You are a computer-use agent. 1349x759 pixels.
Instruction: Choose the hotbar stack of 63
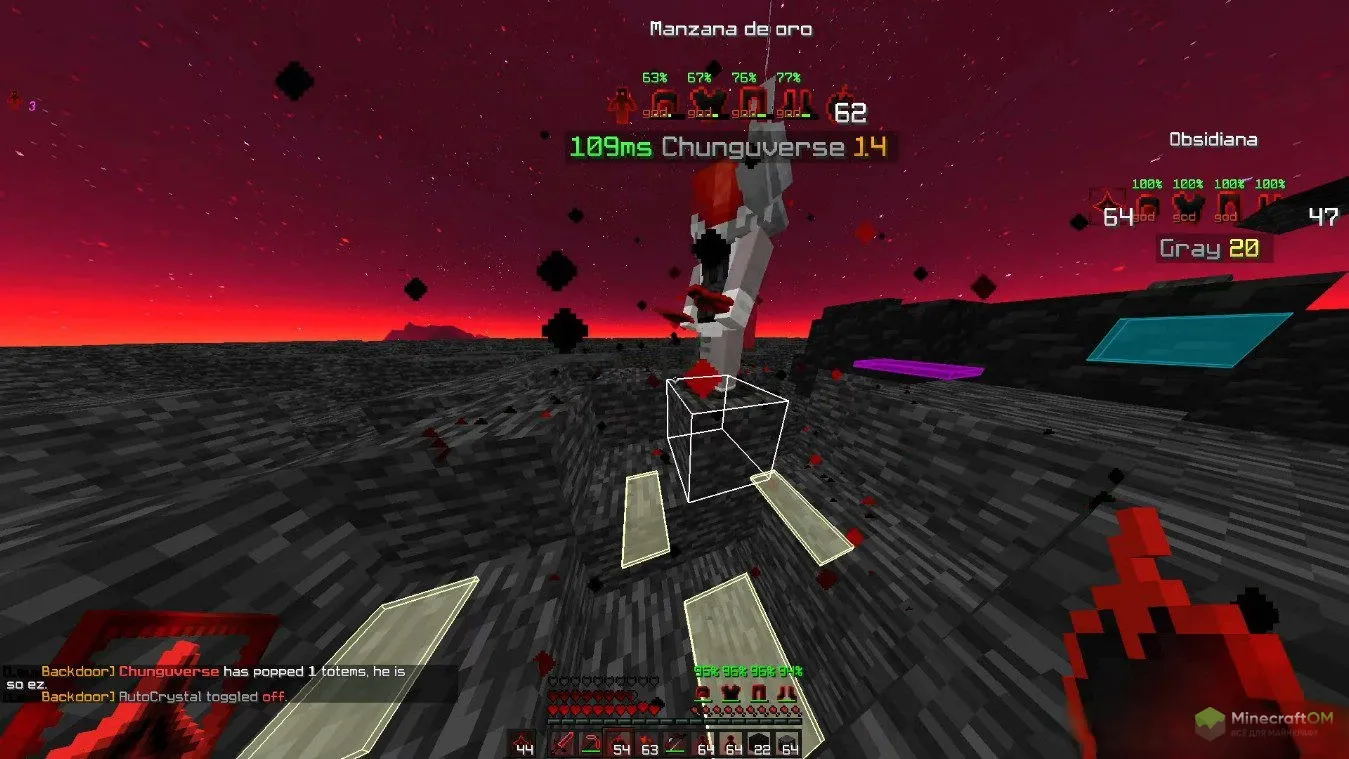coord(648,743)
